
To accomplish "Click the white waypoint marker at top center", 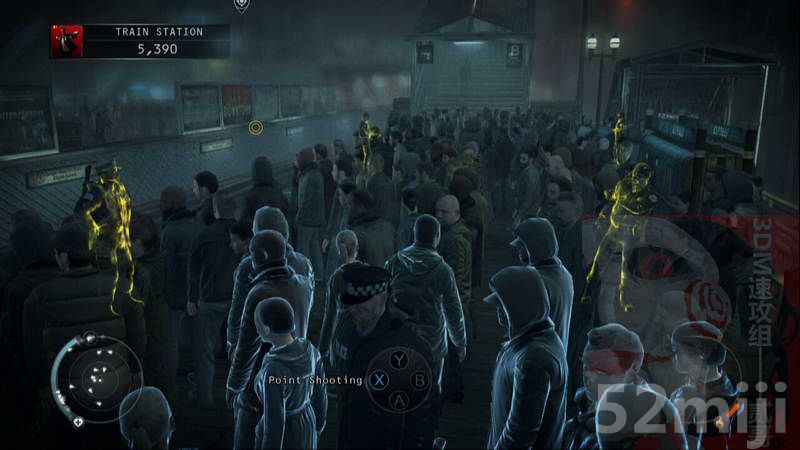I will click(x=241, y=5).
